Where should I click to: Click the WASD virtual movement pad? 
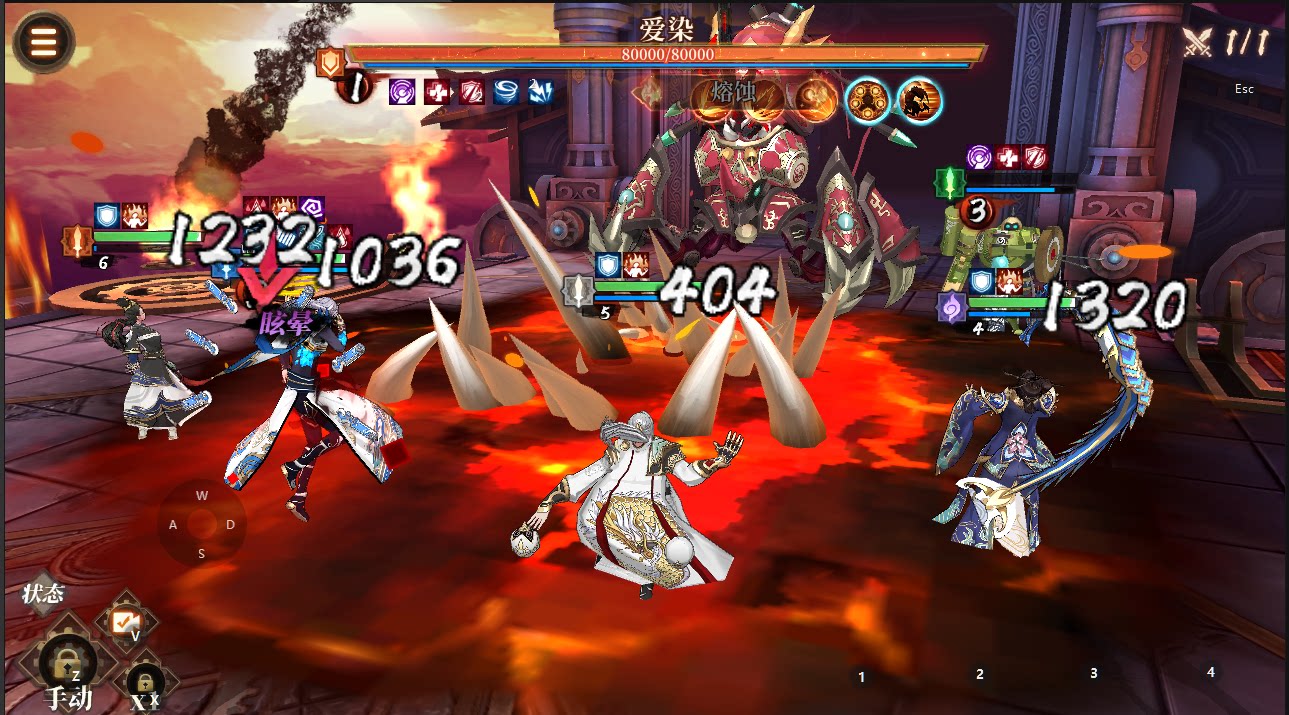click(202, 524)
